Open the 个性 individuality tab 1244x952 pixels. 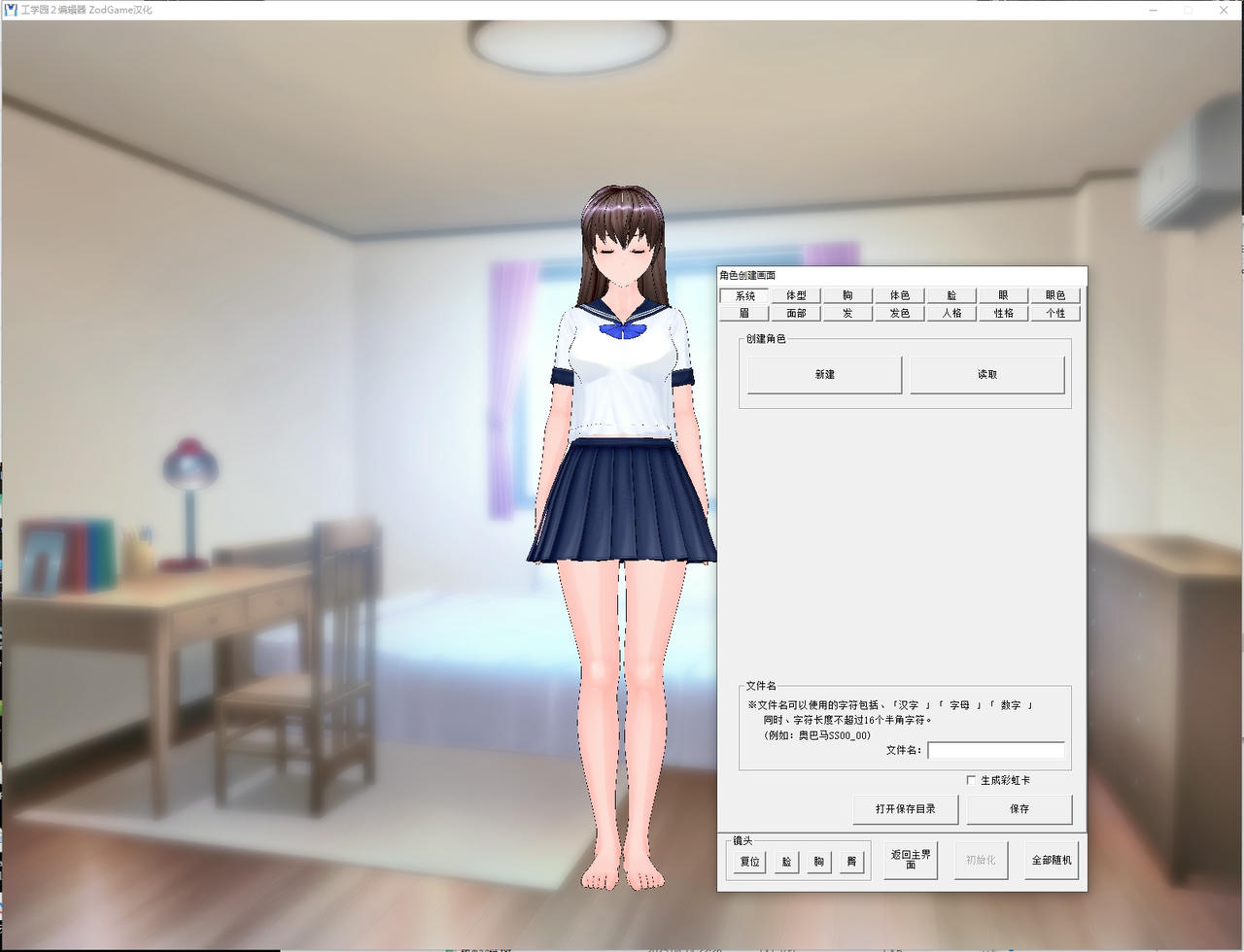(x=1055, y=313)
